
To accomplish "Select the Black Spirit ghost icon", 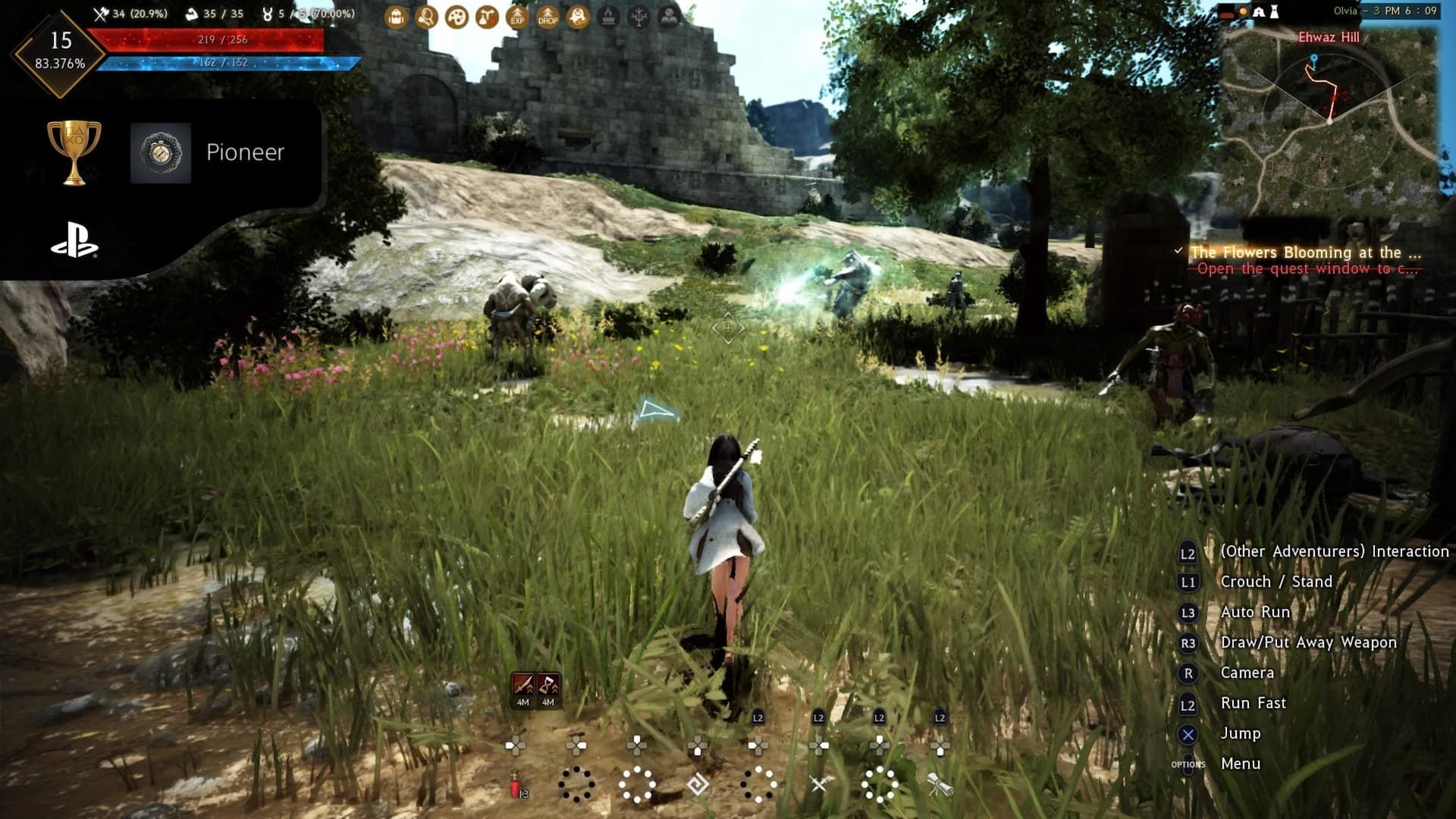I will click(578, 16).
